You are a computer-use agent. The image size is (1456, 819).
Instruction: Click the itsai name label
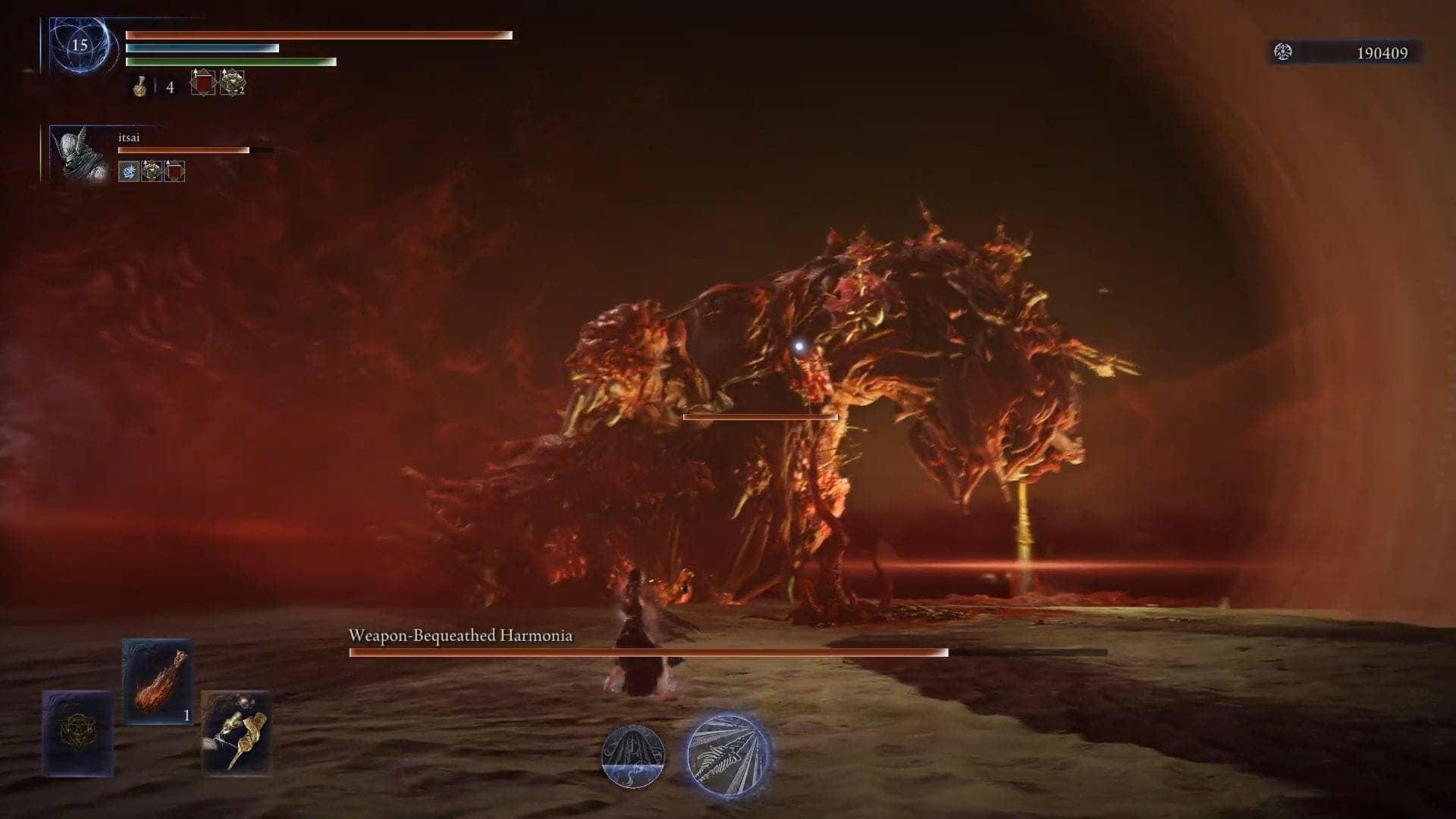pyautogui.click(x=127, y=138)
